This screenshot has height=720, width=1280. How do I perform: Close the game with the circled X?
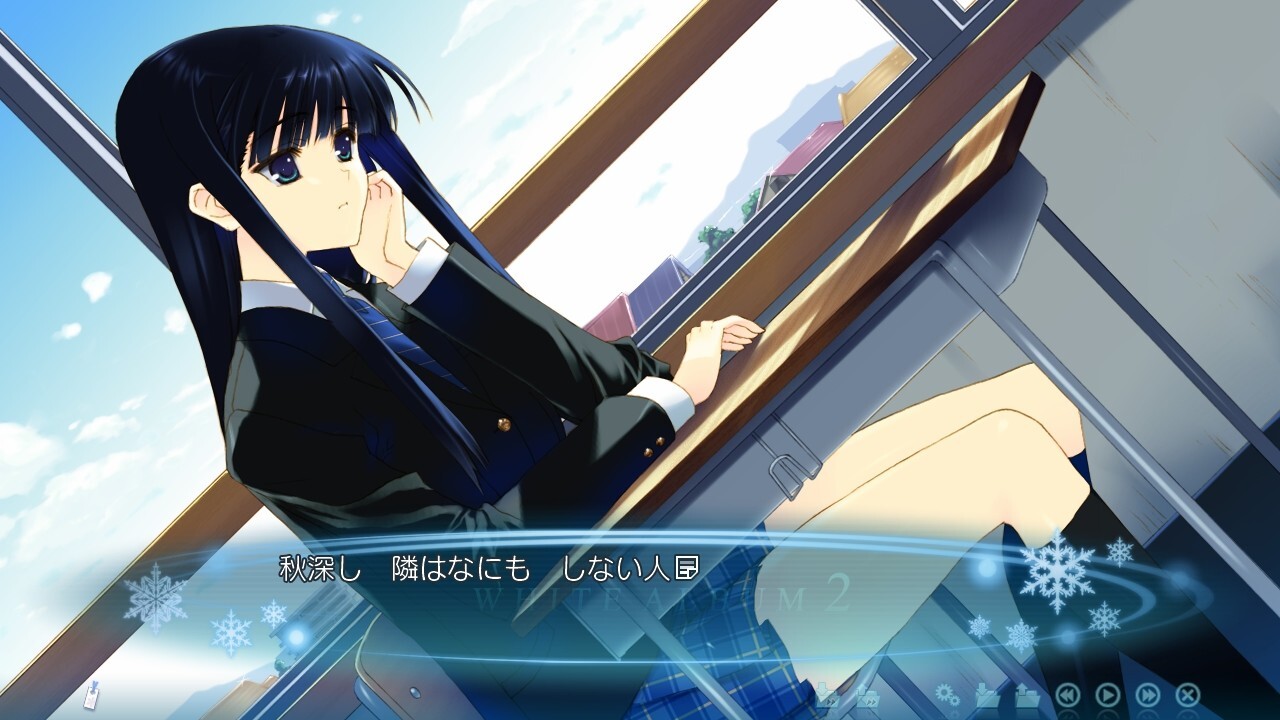point(1186,693)
